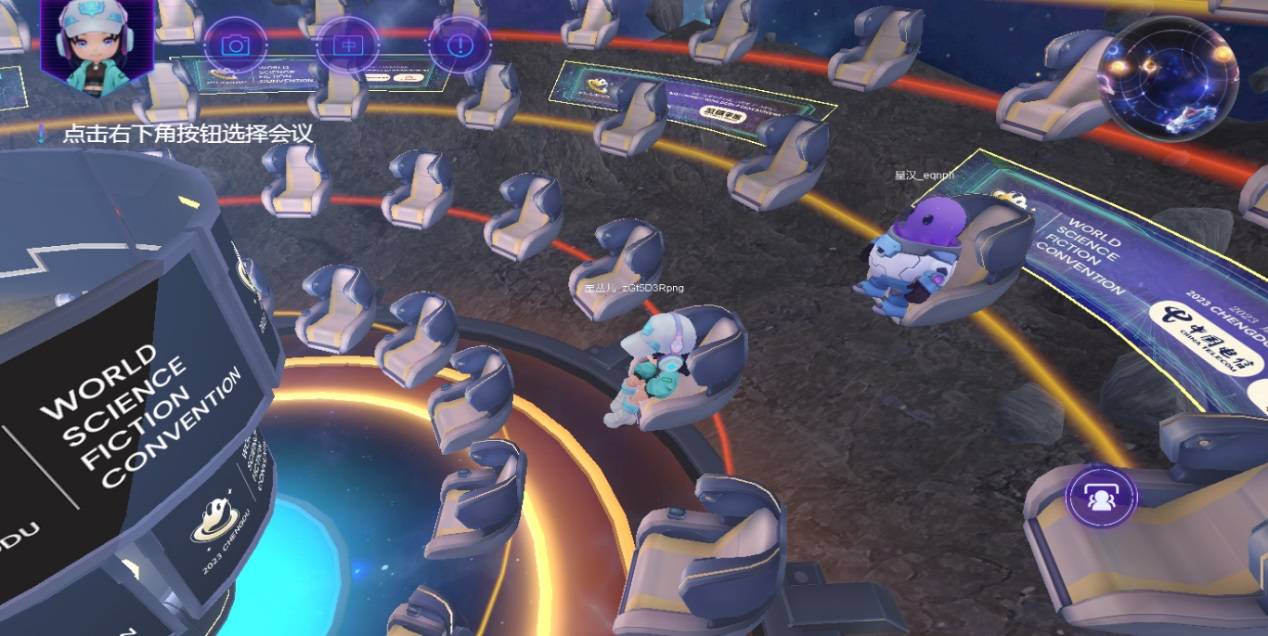
Task: Open the exclamation mark info button
Action: 459,45
